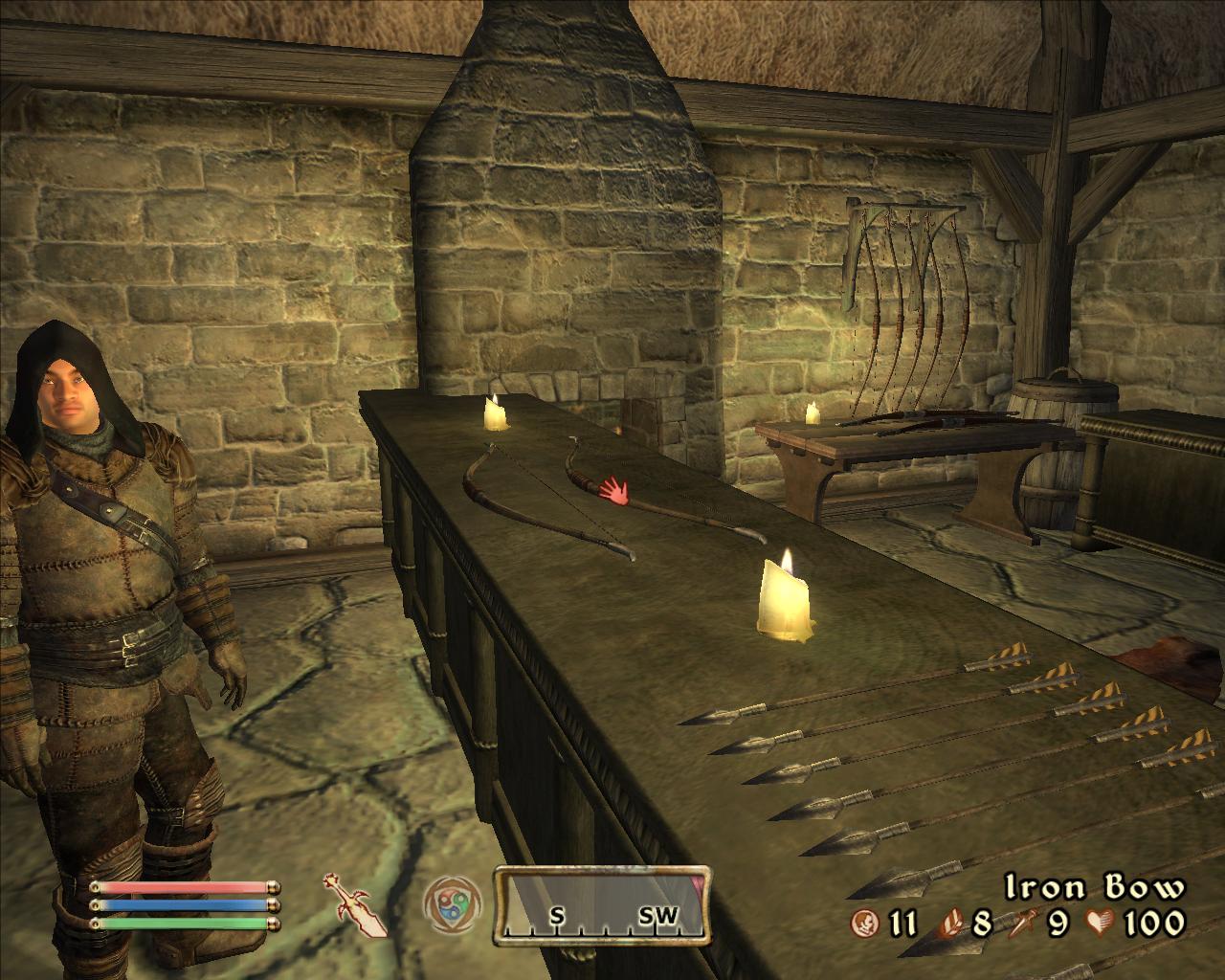Click the equipped sword weapon icon
Screen dimensions: 1225x980
pyautogui.click(x=355, y=903)
